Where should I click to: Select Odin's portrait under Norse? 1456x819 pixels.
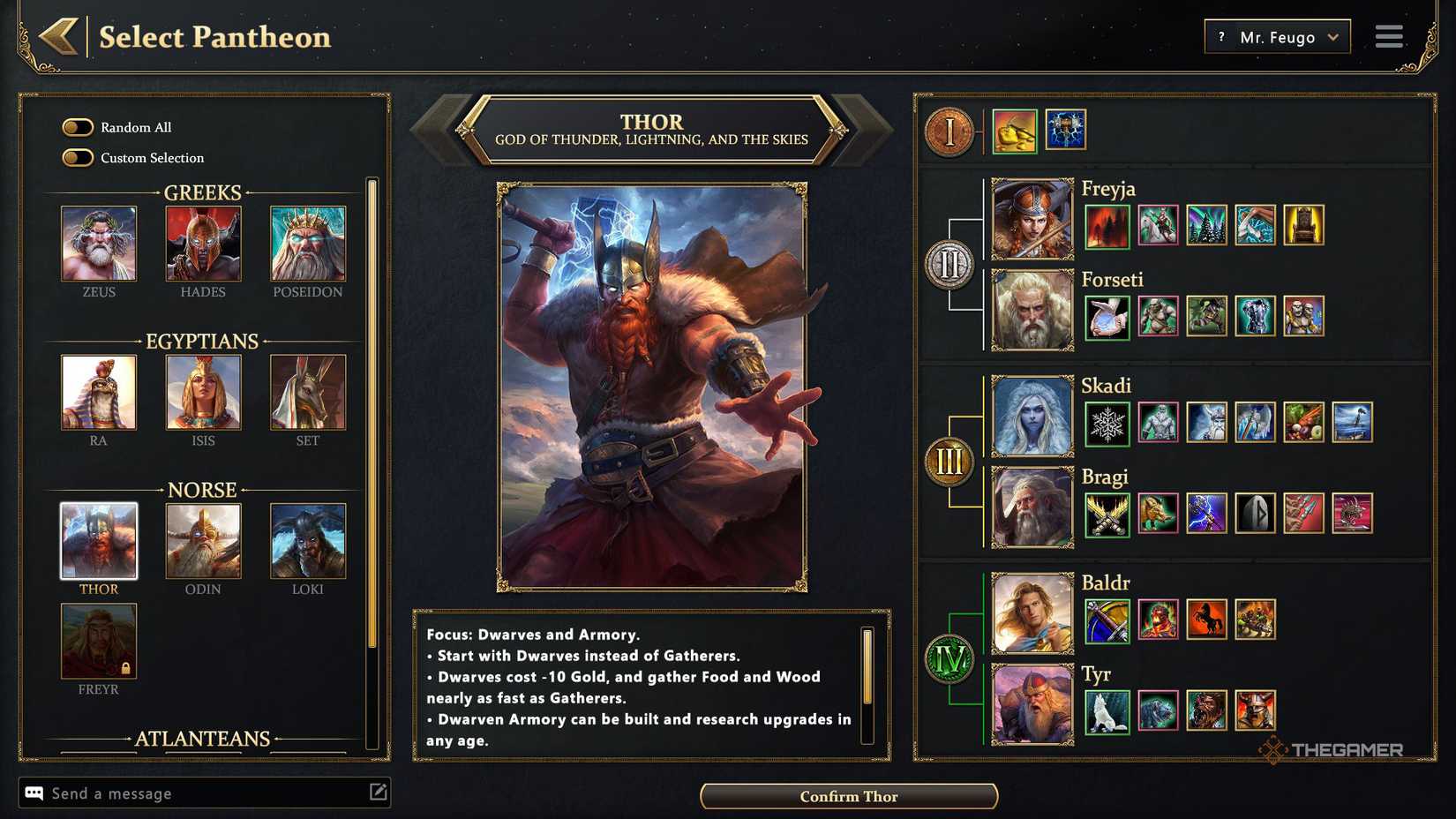[x=203, y=542]
